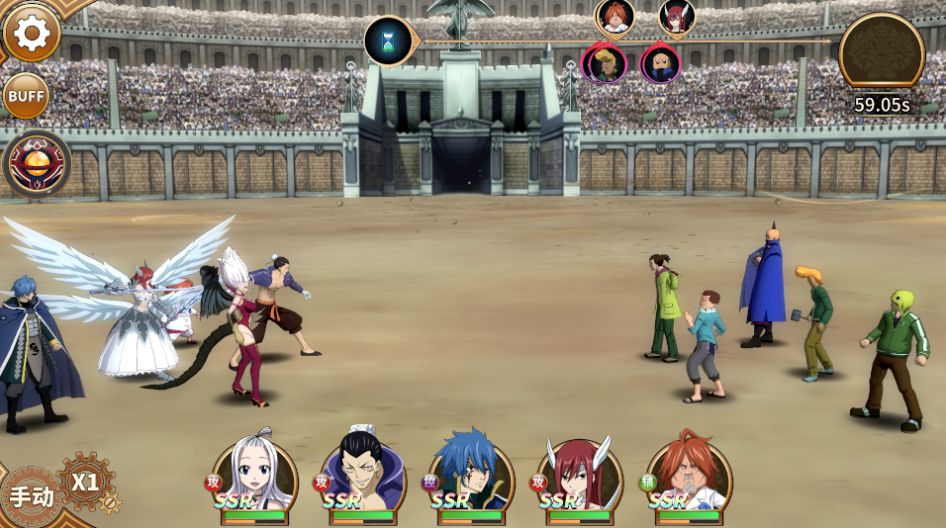Open the gear settings menu

click(x=31, y=34)
